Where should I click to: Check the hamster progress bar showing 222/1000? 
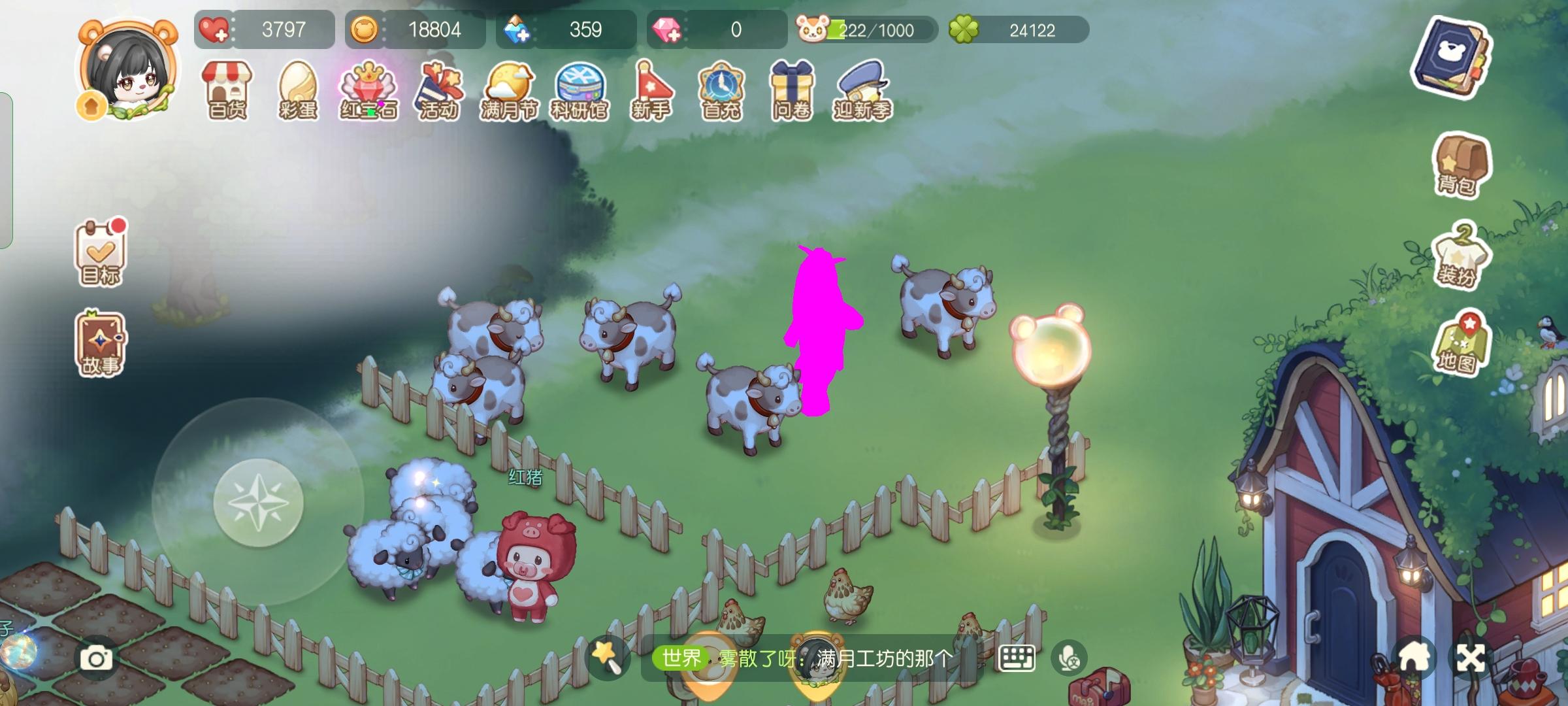pyautogui.click(x=869, y=29)
